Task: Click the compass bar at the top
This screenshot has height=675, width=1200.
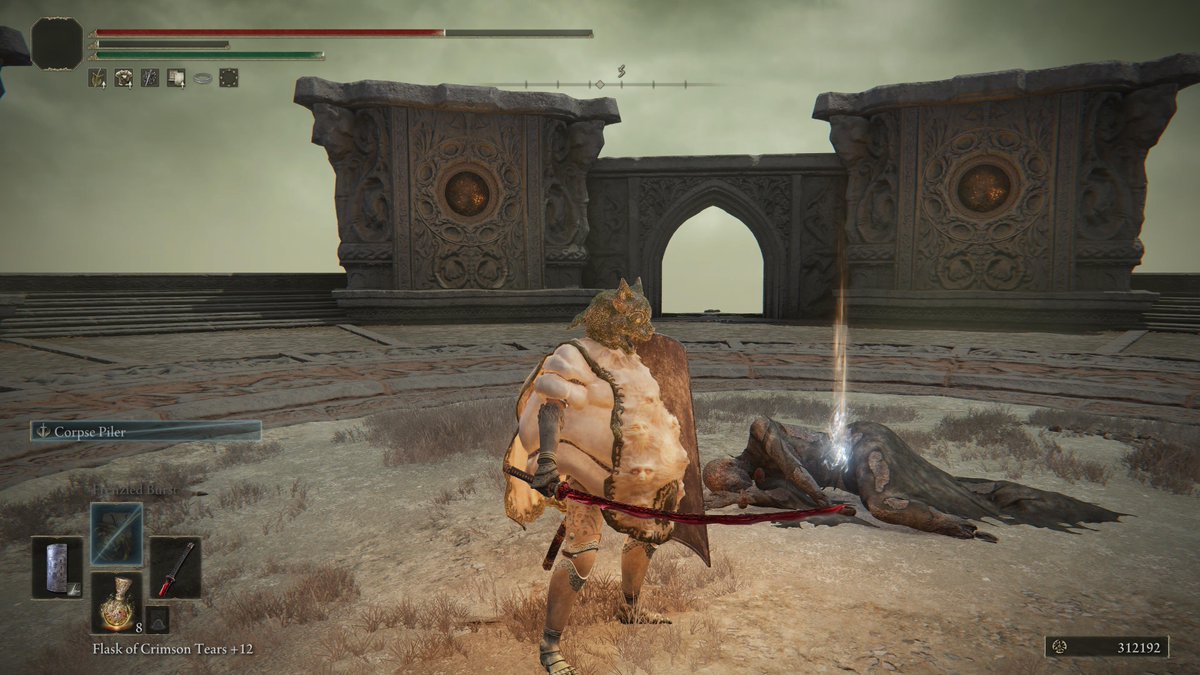Action: tap(600, 84)
